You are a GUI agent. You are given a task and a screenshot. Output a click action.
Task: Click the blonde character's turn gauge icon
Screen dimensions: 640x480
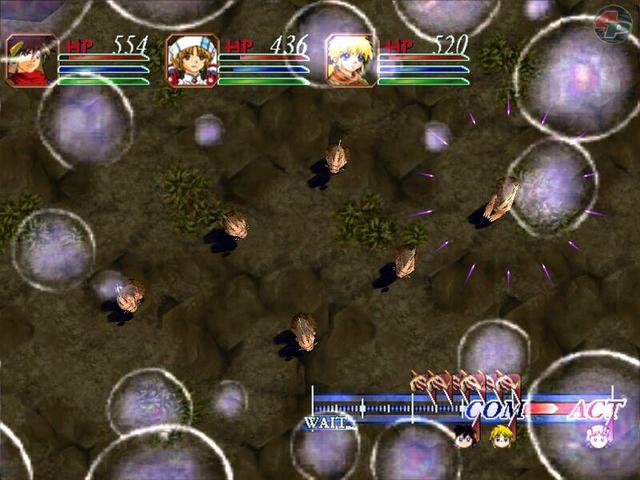coord(500,435)
